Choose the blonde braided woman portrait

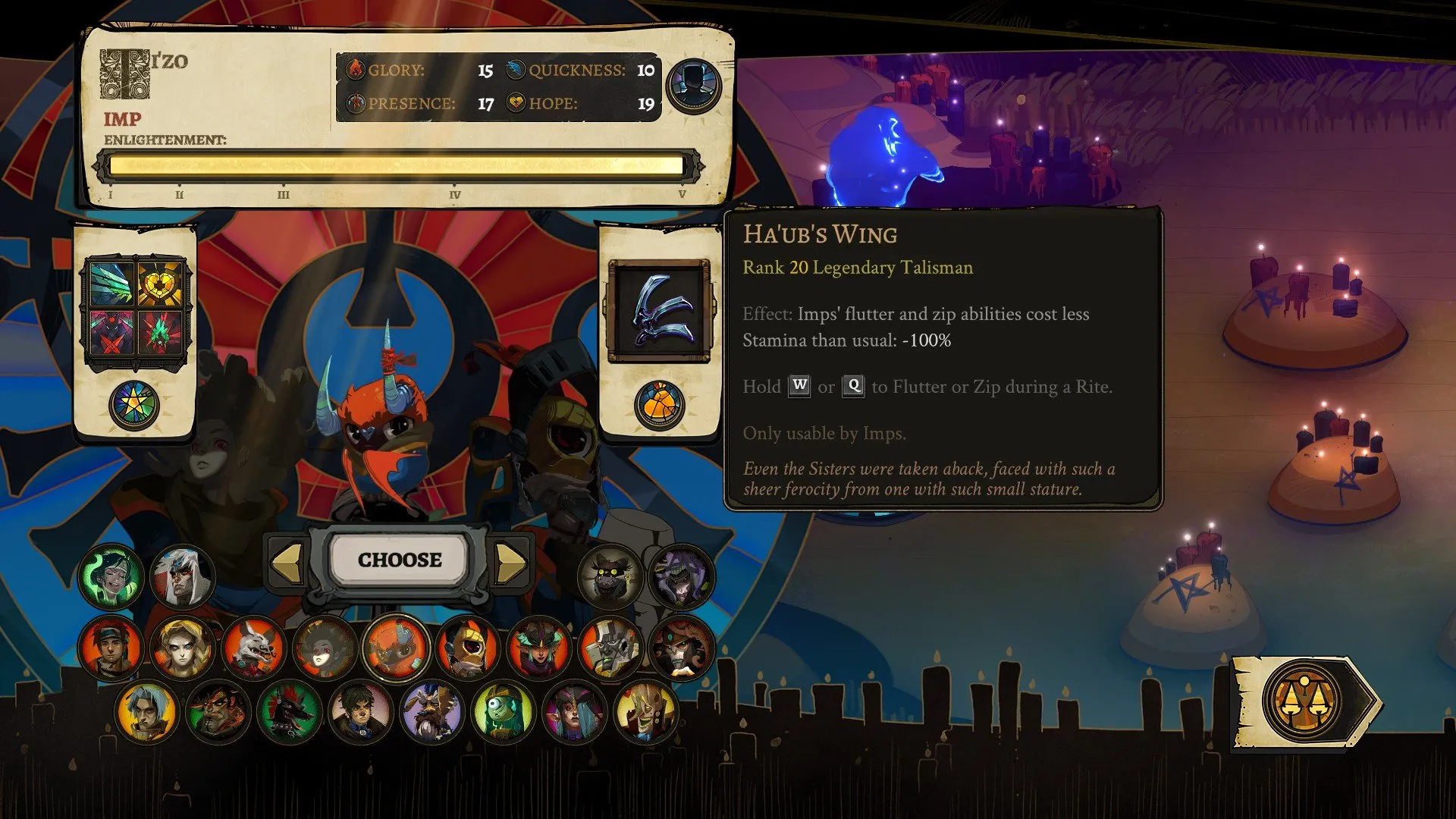tap(182, 648)
